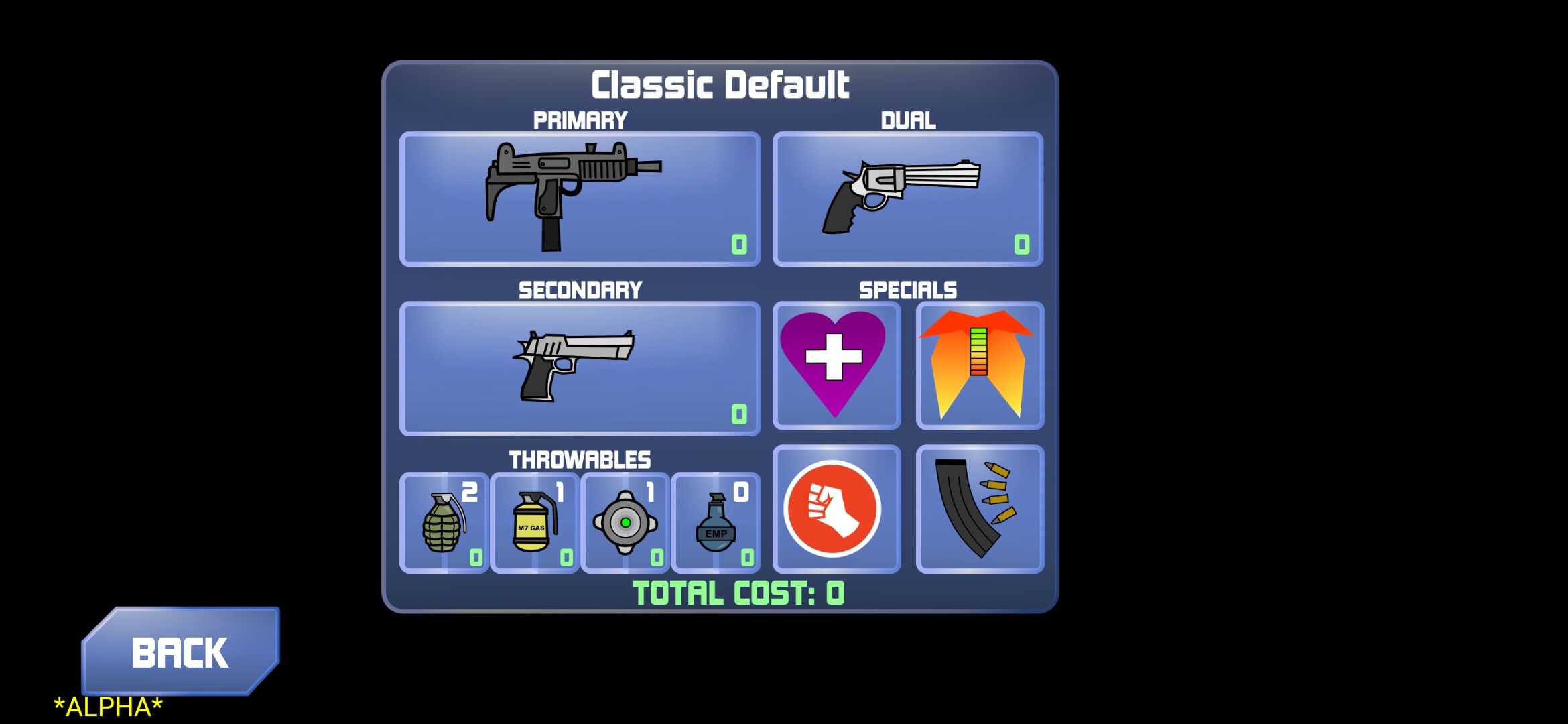Select the orange jetpack fuel special
Image resolution: width=1568 pixels, height=724 pixels.
(x=979, y=365)
